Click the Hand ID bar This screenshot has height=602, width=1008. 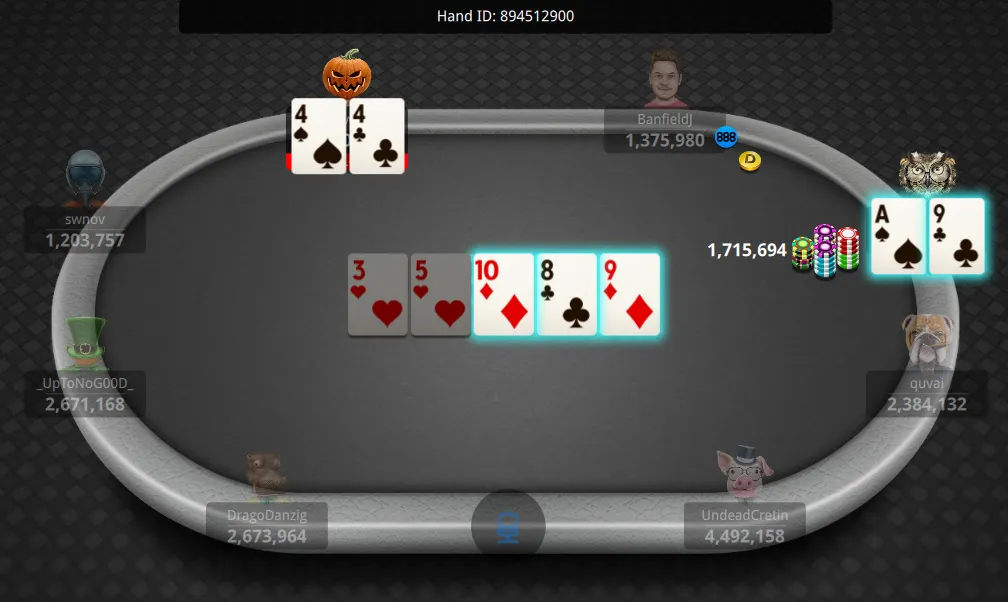coord(505,16)
